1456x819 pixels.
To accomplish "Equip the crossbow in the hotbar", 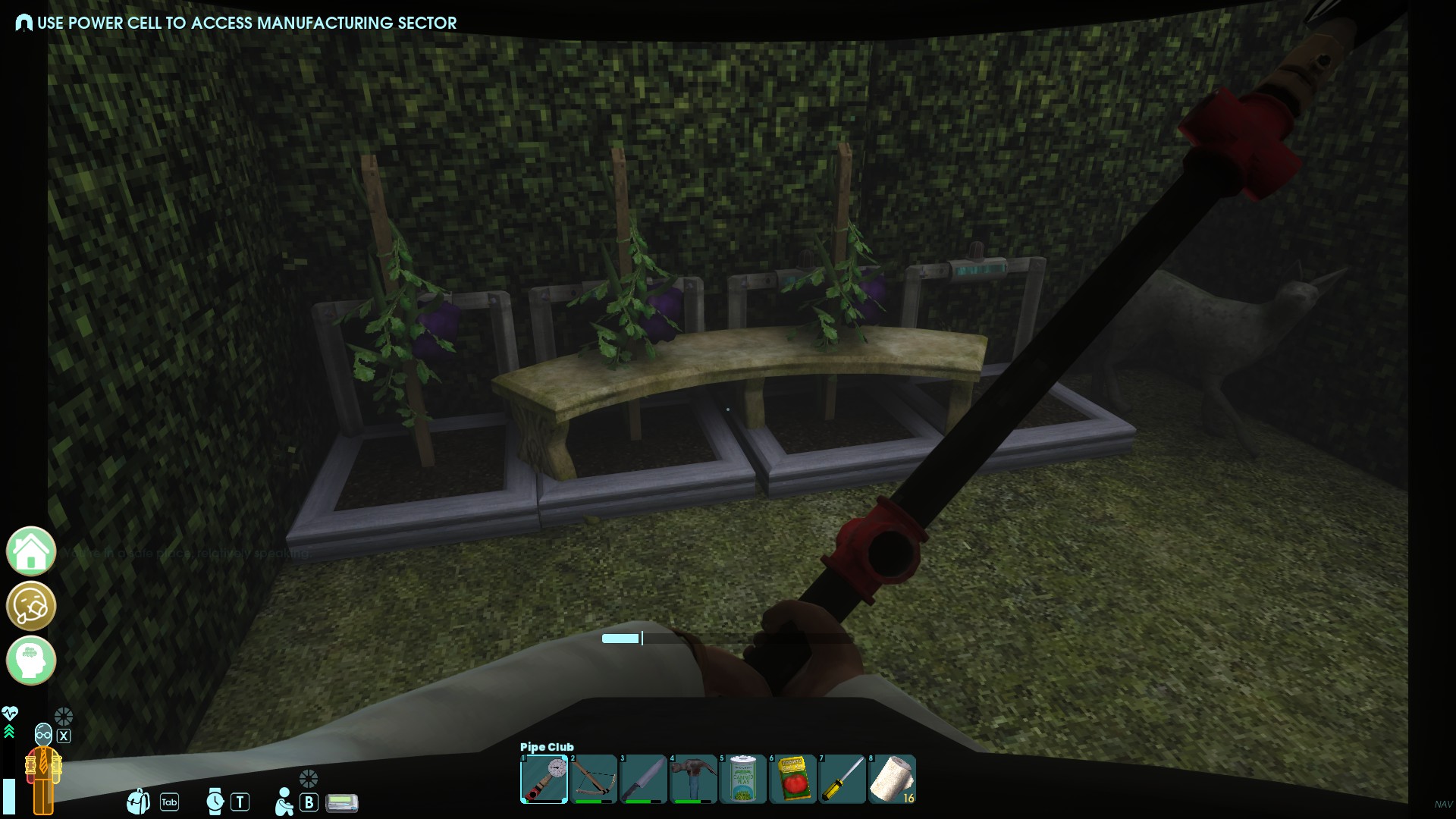I will pos(593,779).
